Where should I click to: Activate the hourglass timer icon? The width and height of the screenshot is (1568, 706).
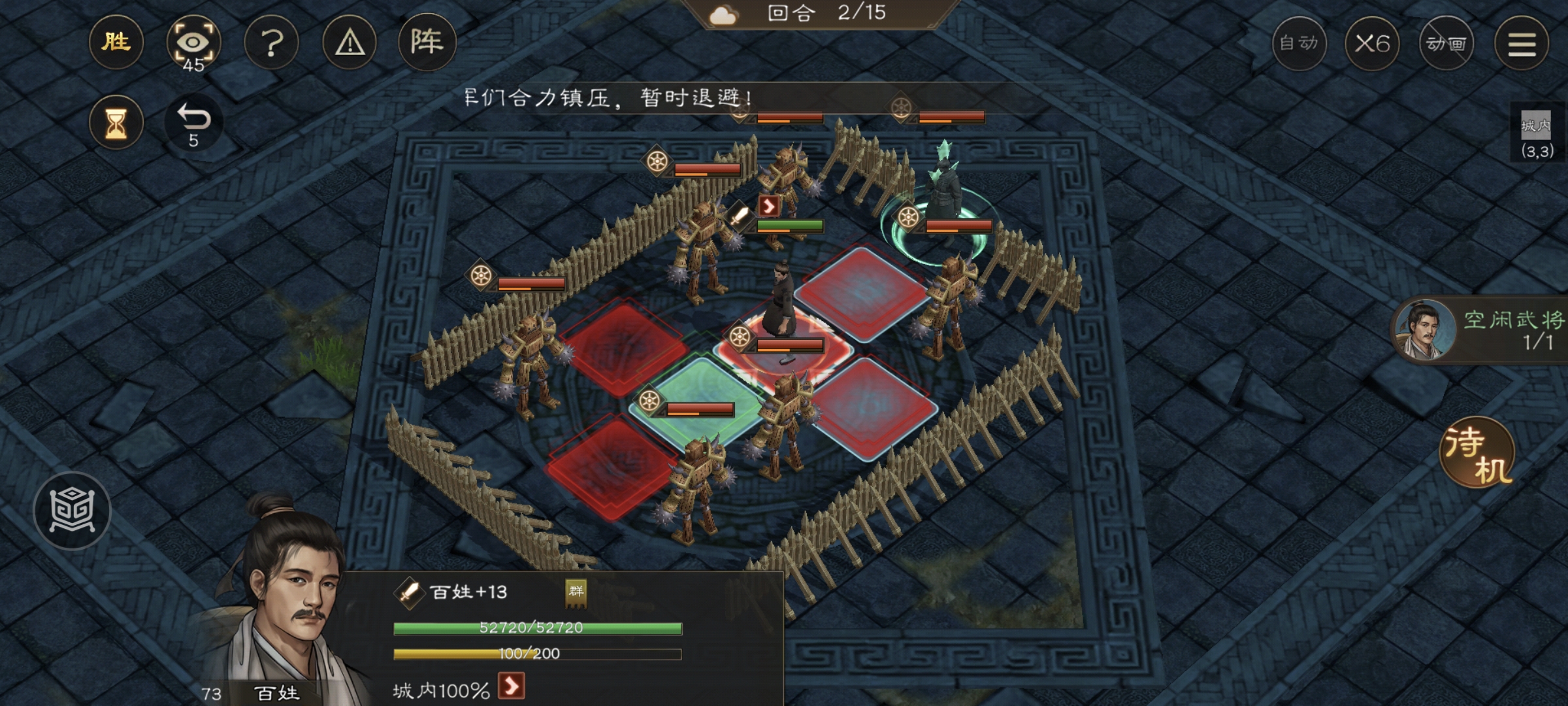[116, 122]
